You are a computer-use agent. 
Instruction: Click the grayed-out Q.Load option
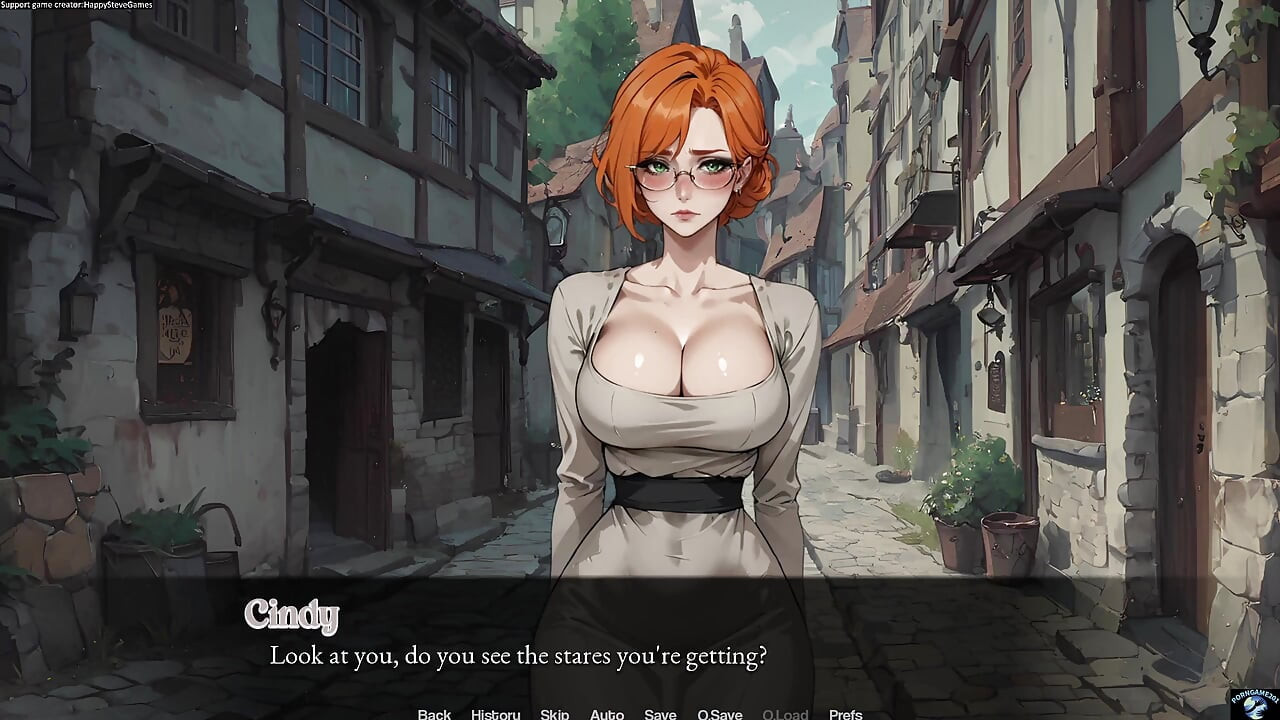785,714
